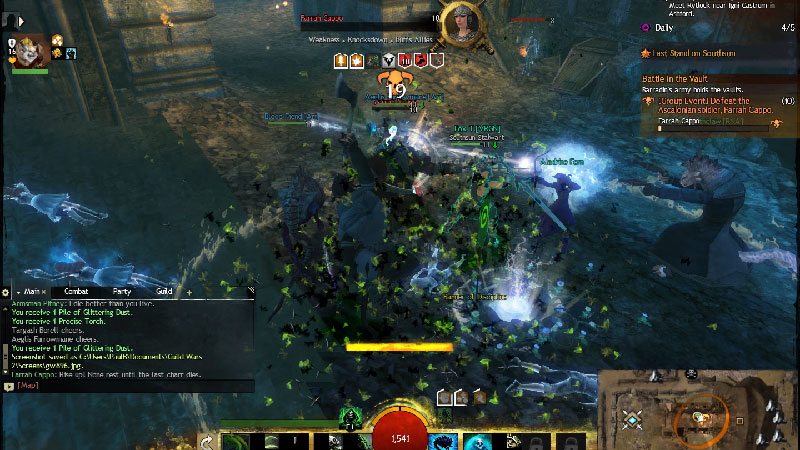Open the Party chat tab

[x=123, y=291]
